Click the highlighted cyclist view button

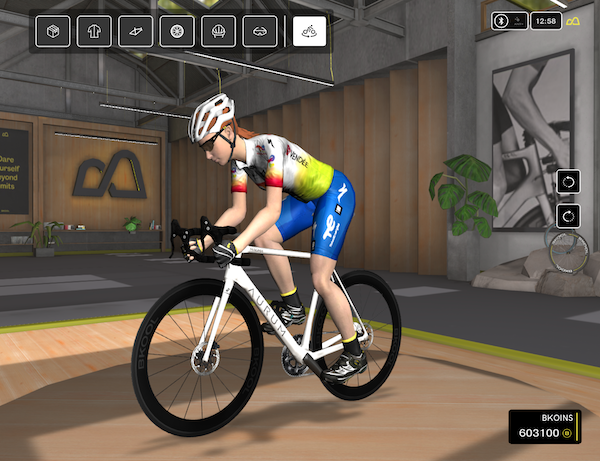pyautogui.click(x=310, y=32)
